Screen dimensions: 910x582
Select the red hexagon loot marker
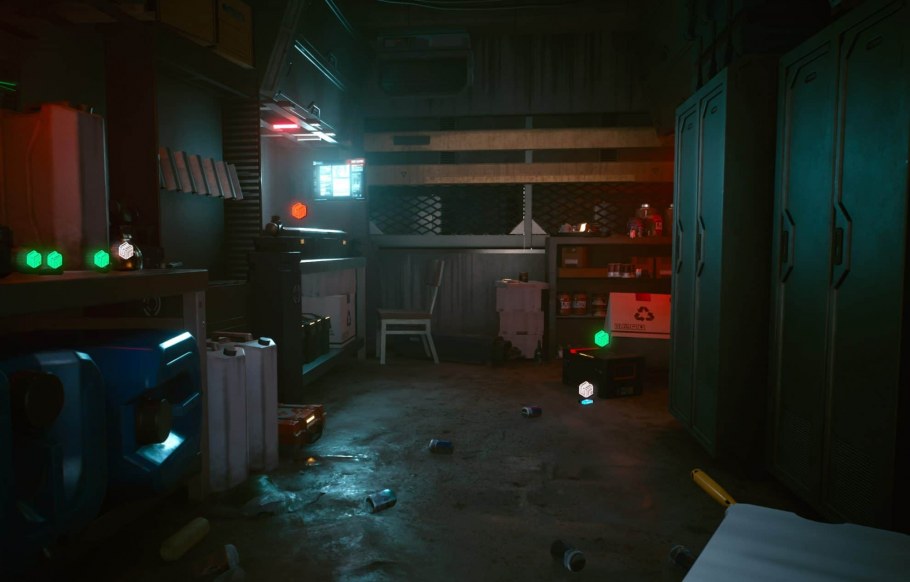pyautogui.click(x=298, y=210)
